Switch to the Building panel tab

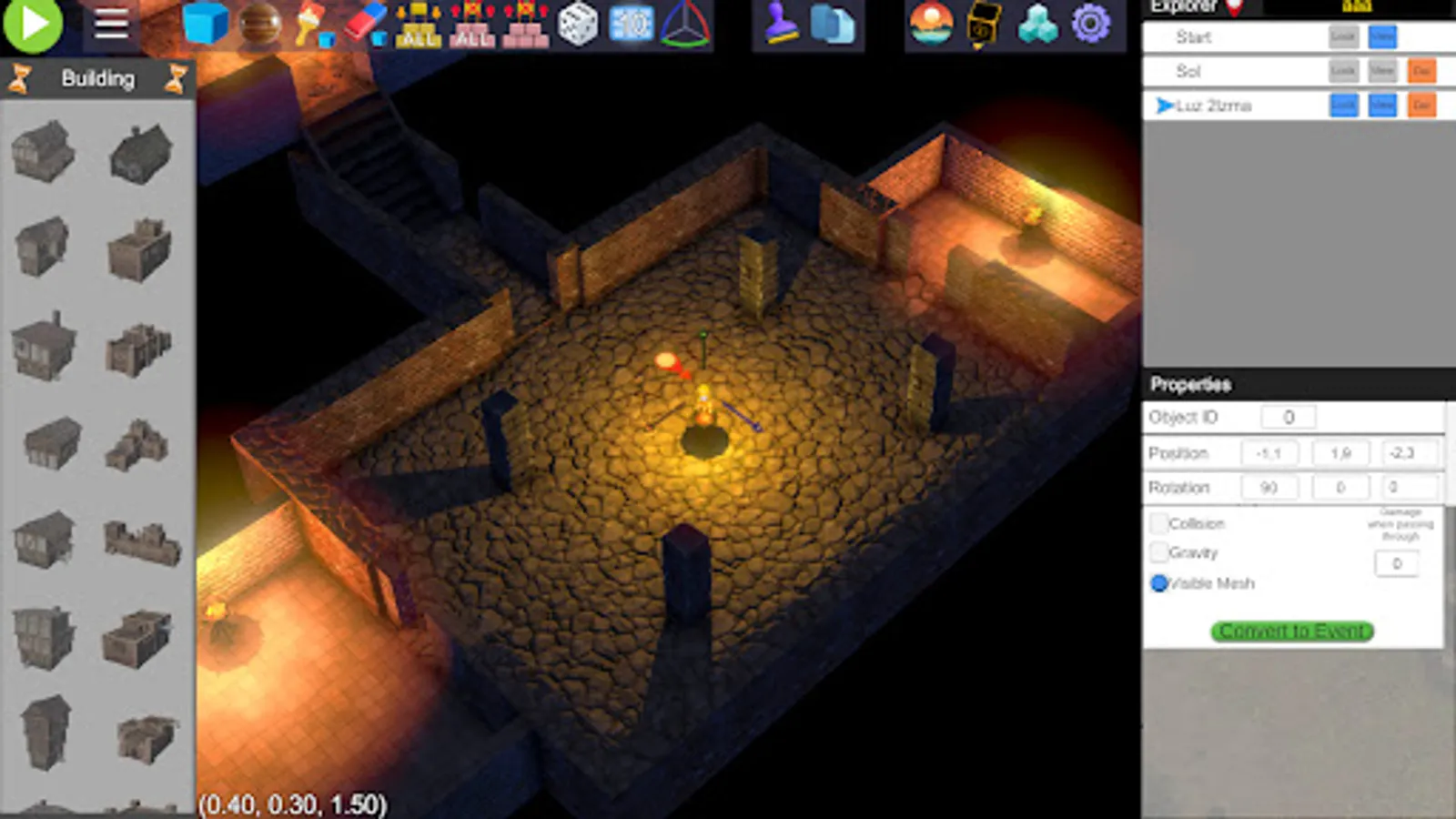point(97,79)
